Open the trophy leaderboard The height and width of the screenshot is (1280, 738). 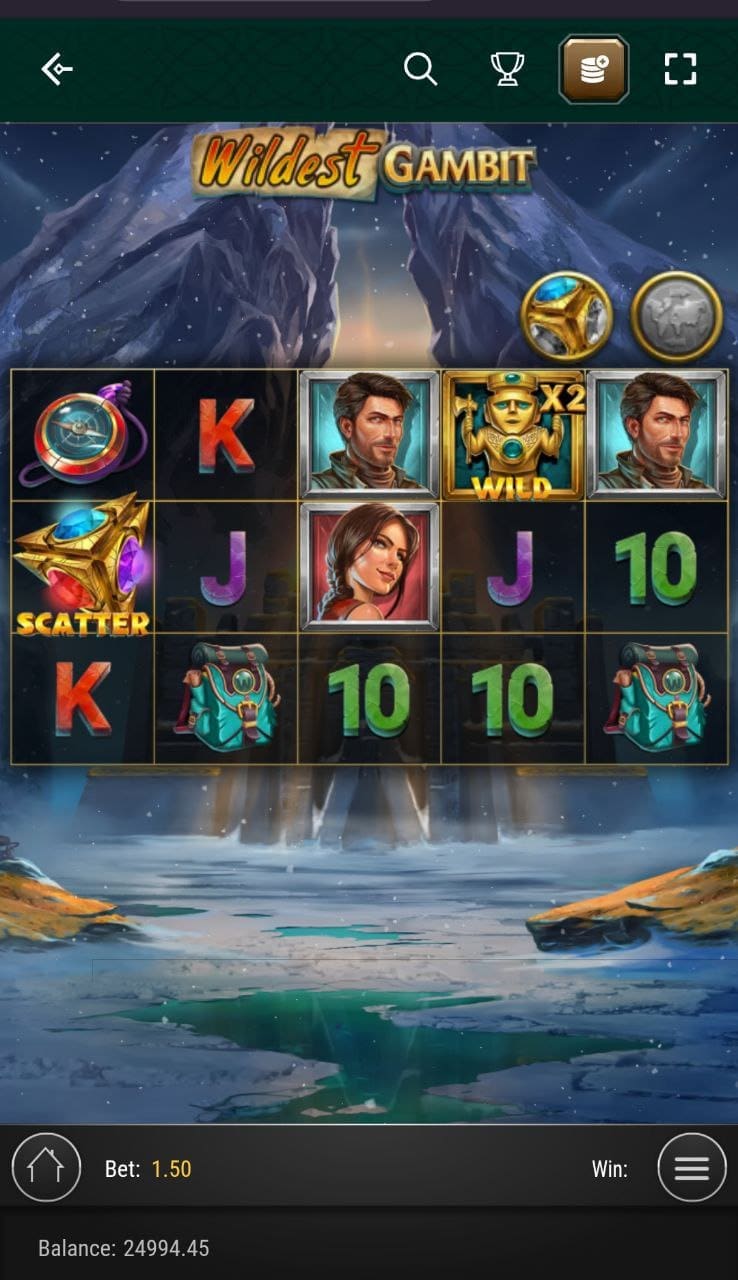tap(507, 69)
